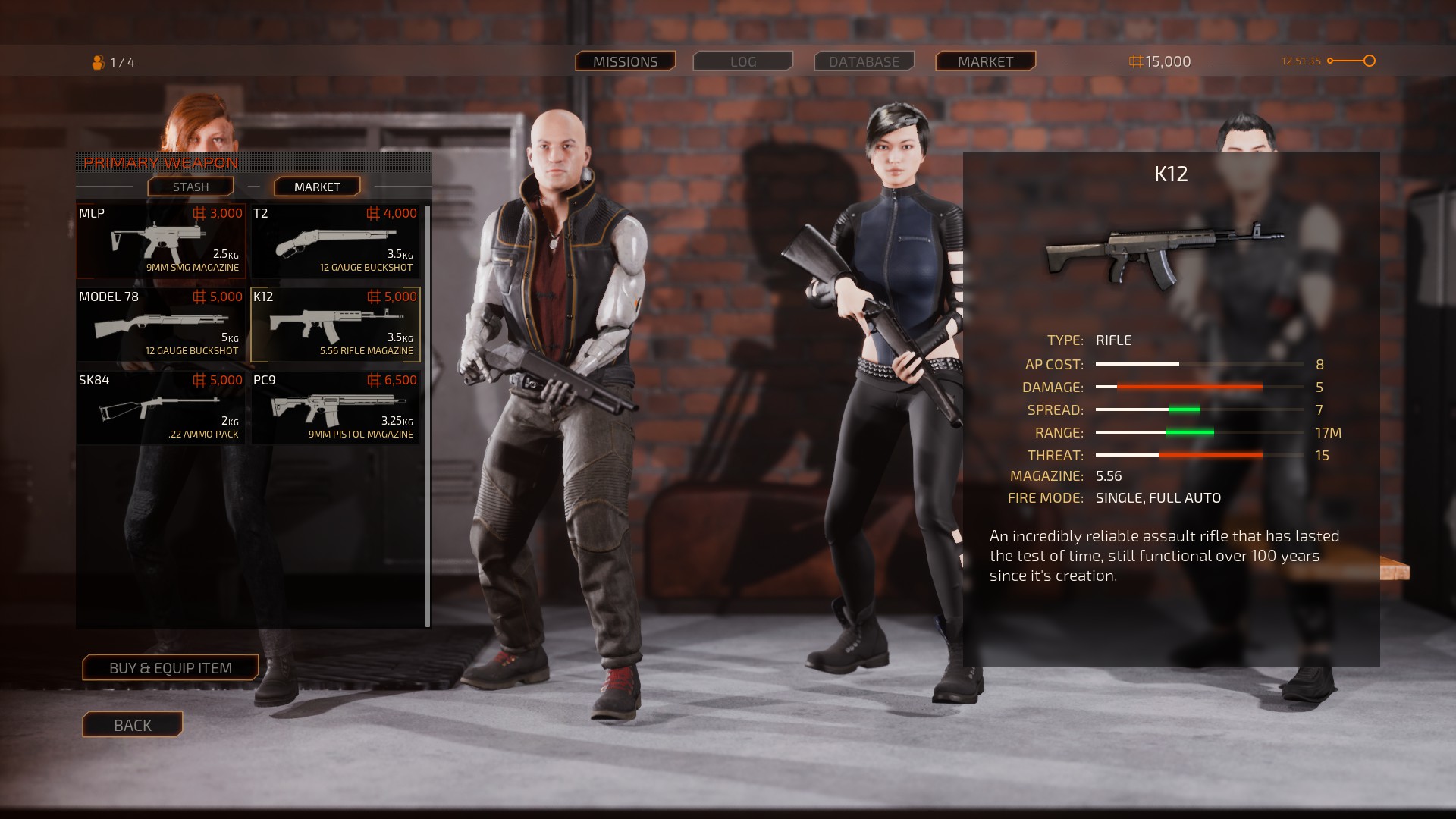Go back with the Back button

133,725
